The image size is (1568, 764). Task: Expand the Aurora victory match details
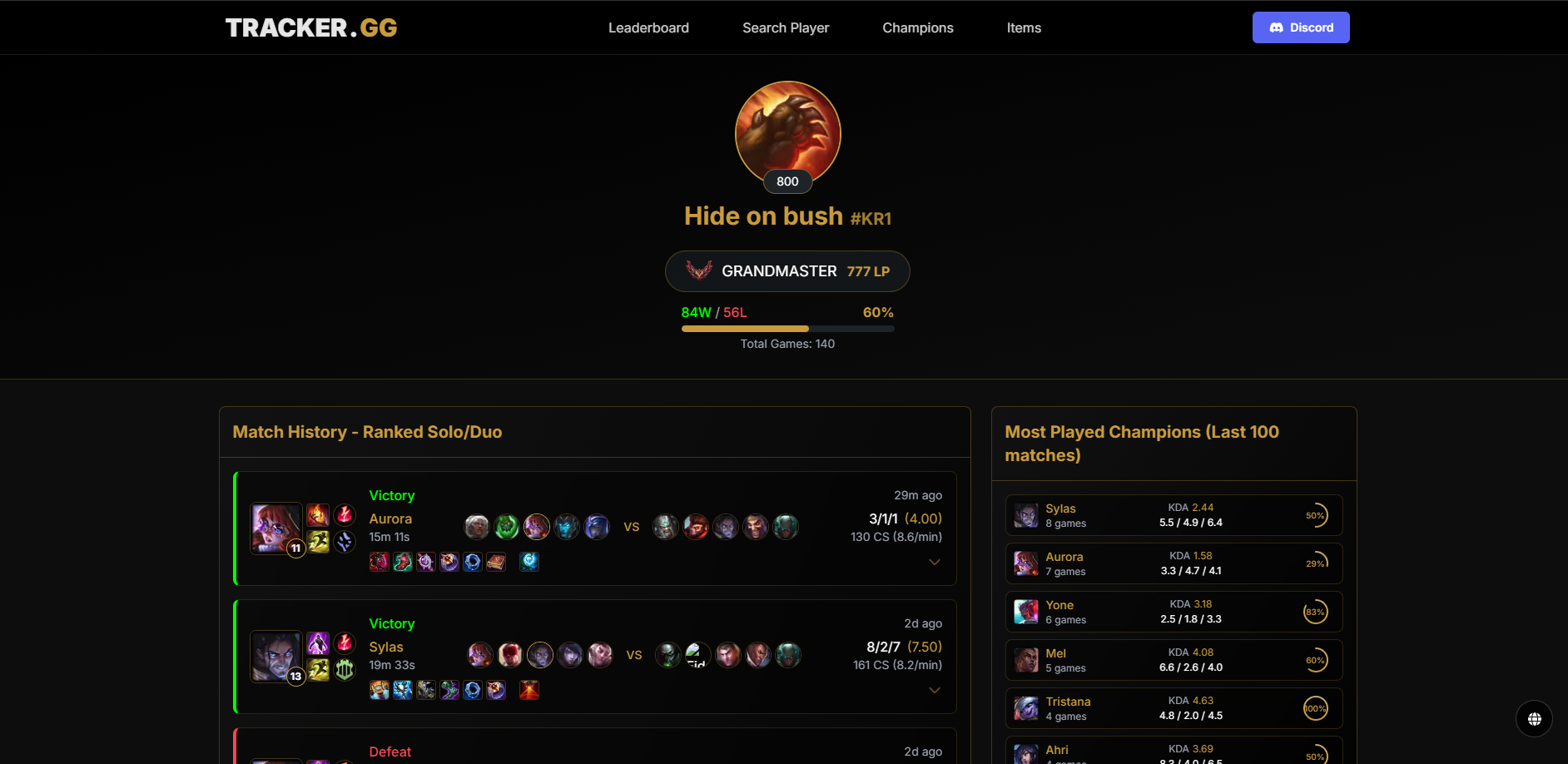pos(935,563)
